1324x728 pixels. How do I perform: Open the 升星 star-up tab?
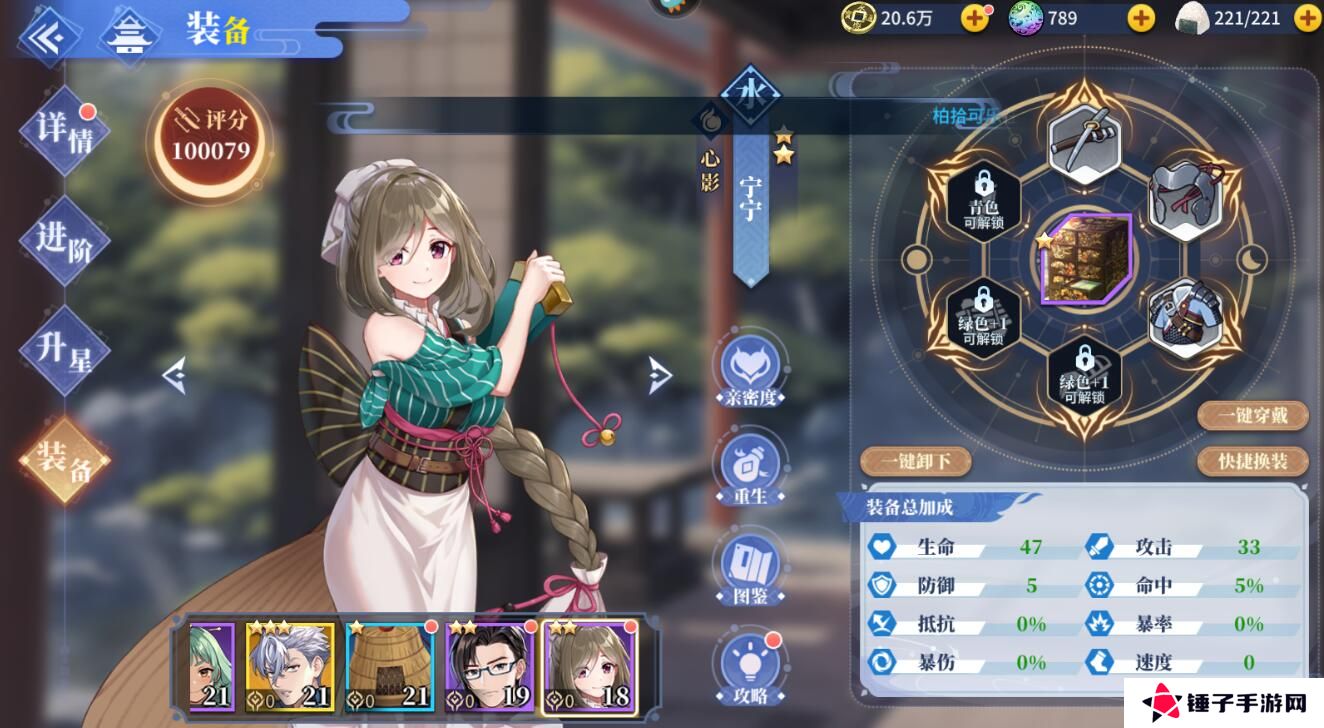click(x=64, y=350)
